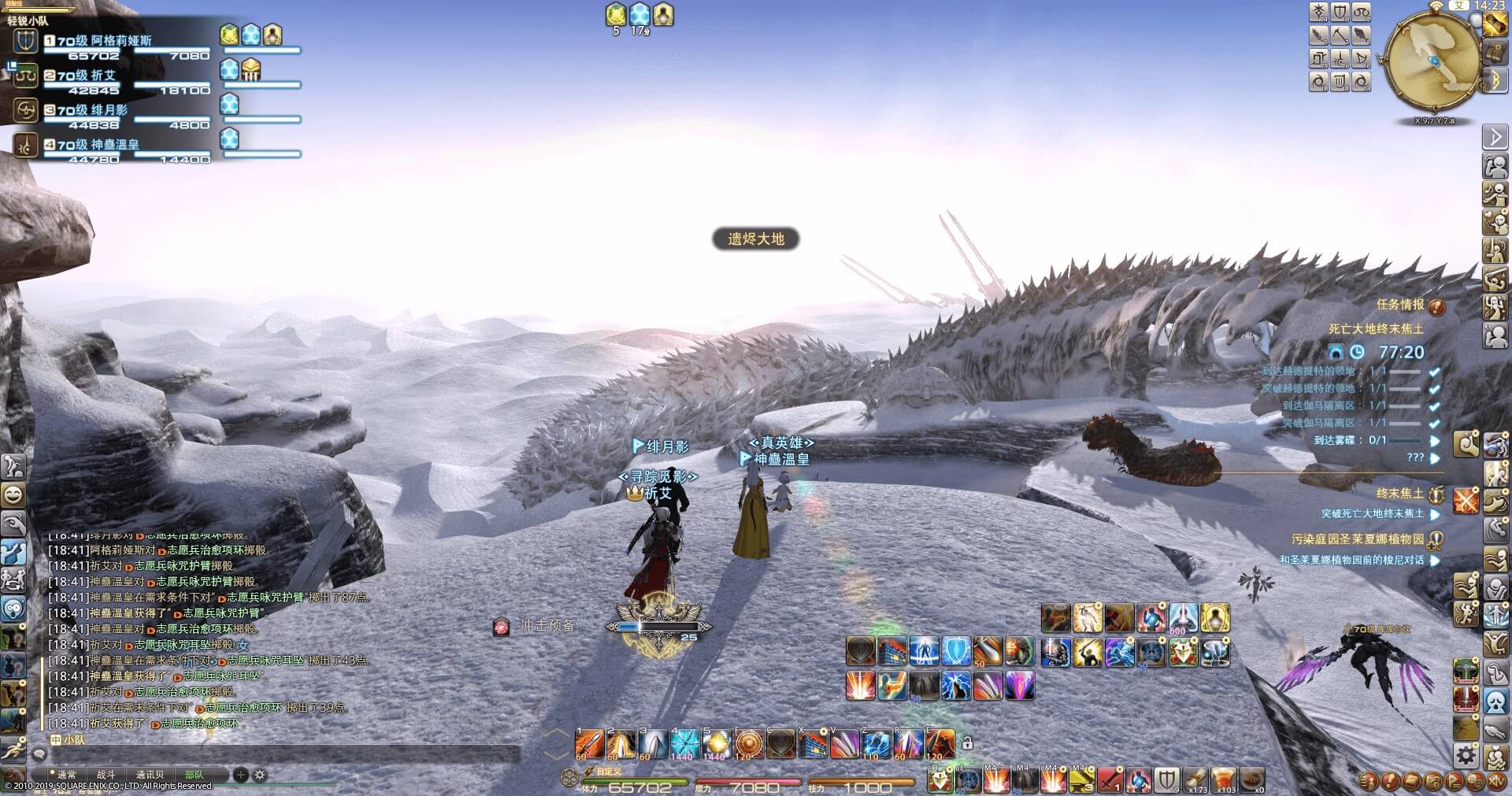Viewport: 1512px width, 796px height.
Task: Switch to the 战斗 chat tab
Action: point(106,775)
